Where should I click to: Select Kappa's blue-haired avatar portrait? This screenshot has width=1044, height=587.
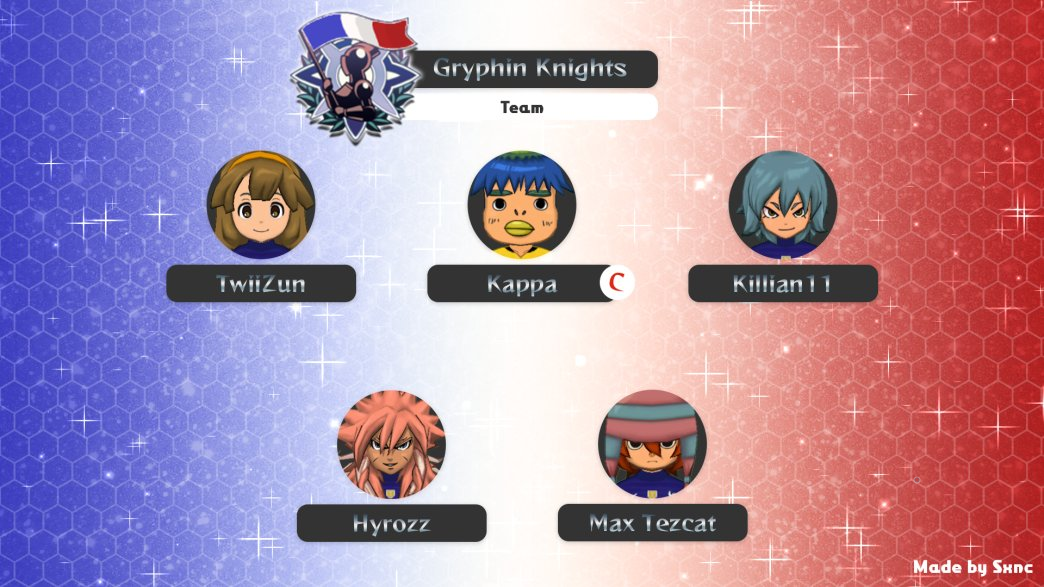[x=521, y=205]
